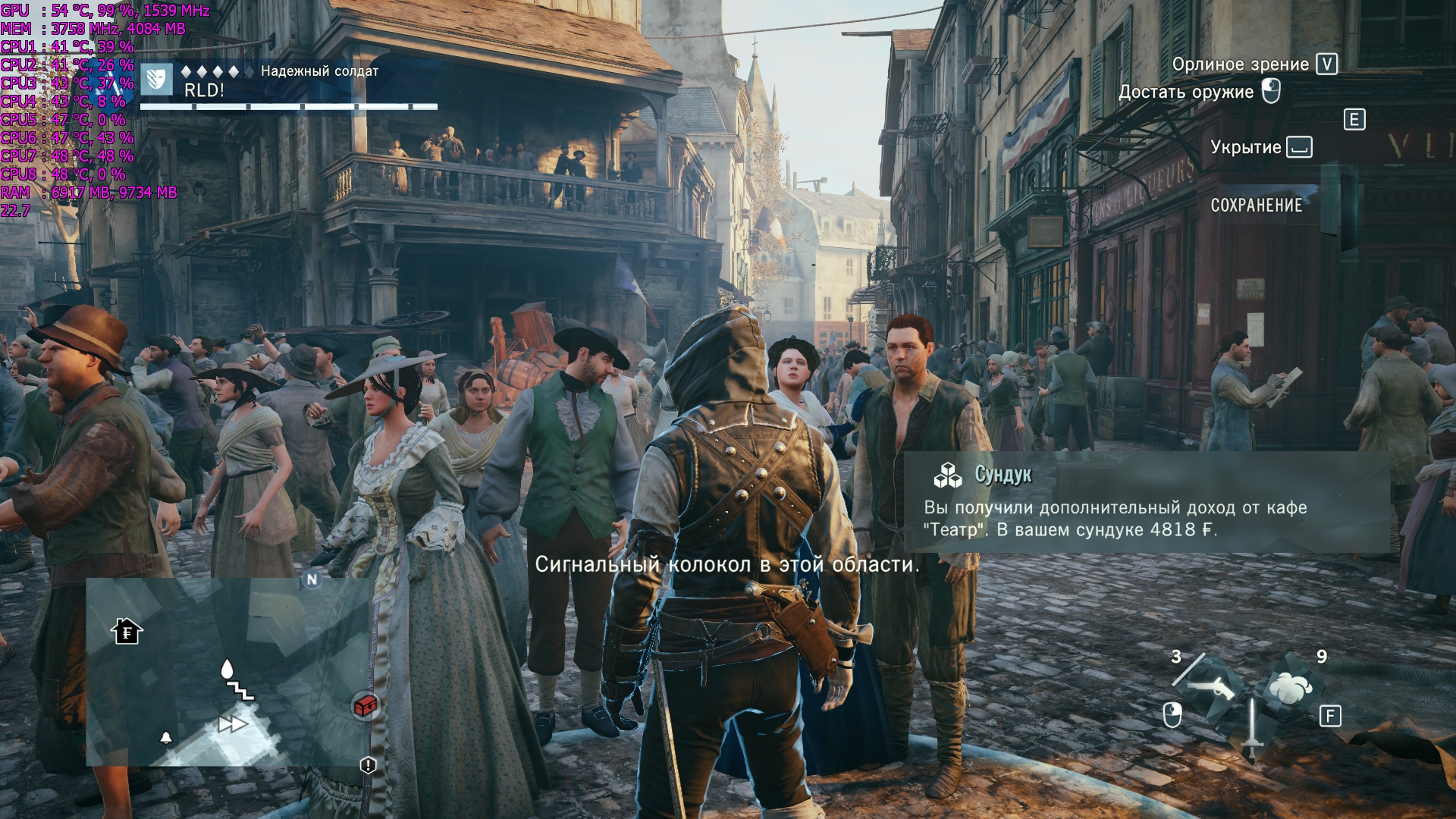This screenshot has width=1456, height=819.
Task: Click the stairs marker on minimap
Action: tap(242, 690)
